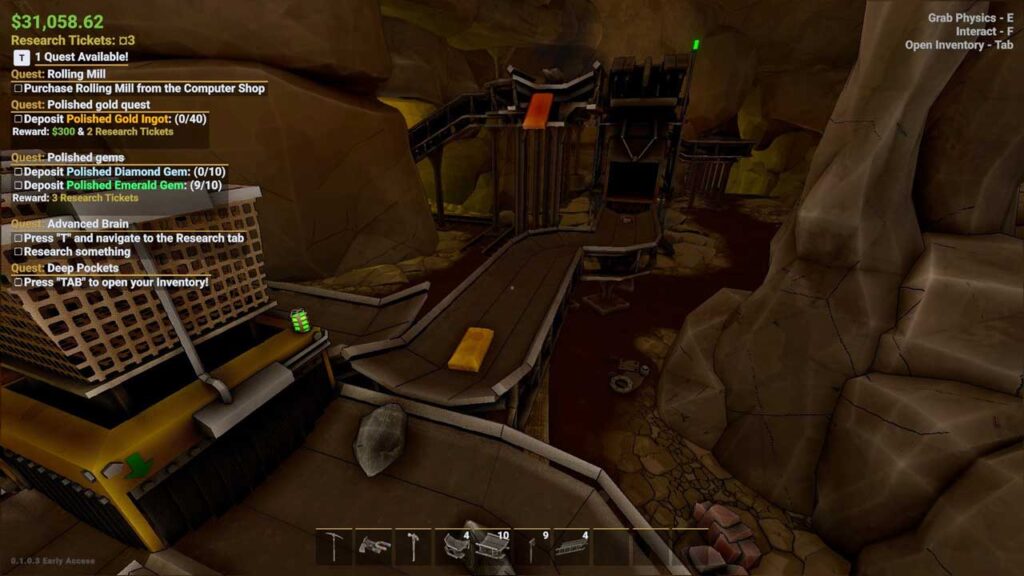Select the pickaxe hotbar slot
This screenshot has height=576, width=1024.
pyautogui.click(x=334, y=546)
